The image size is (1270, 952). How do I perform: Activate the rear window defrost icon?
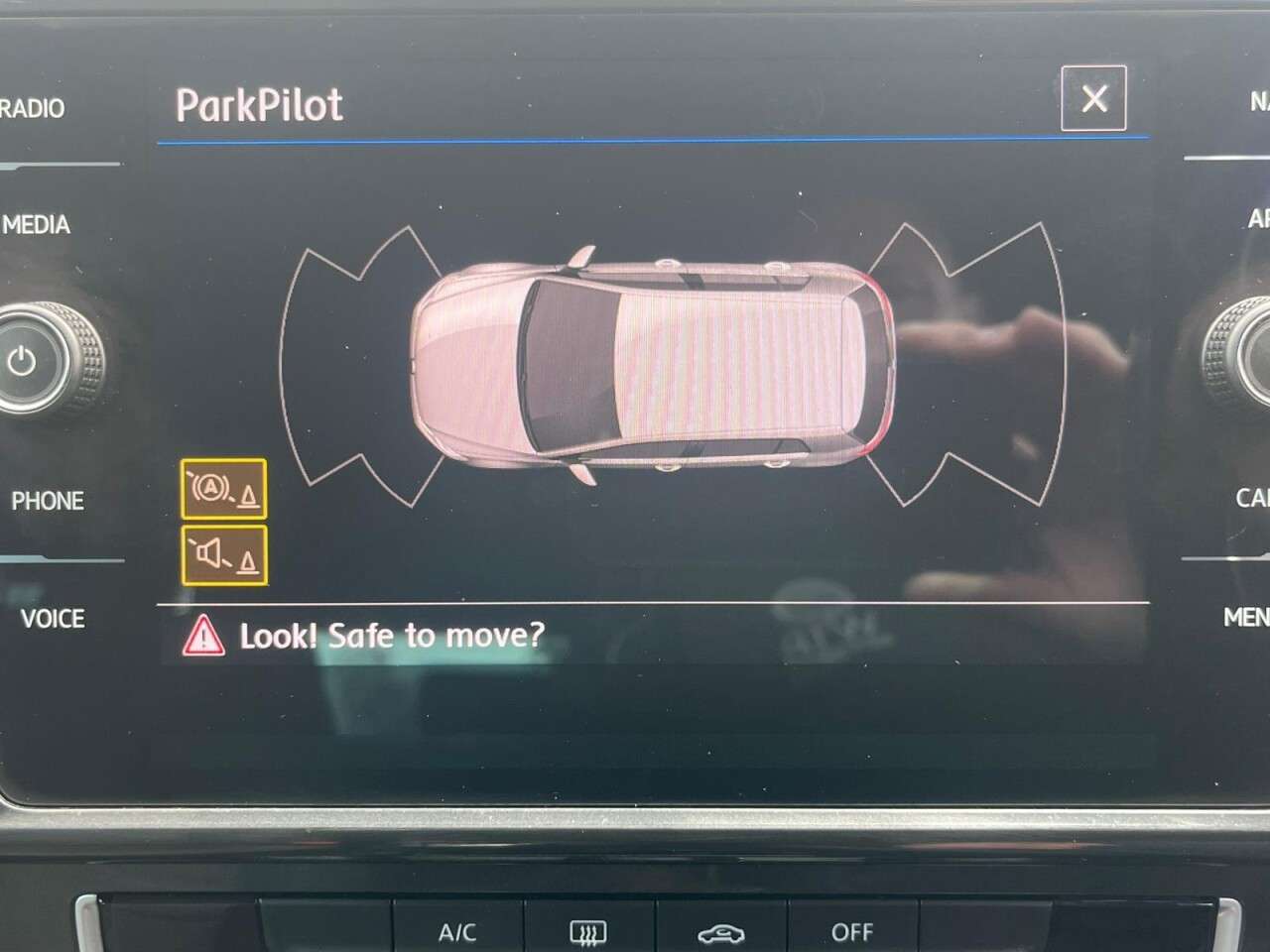tap(589, 930)
